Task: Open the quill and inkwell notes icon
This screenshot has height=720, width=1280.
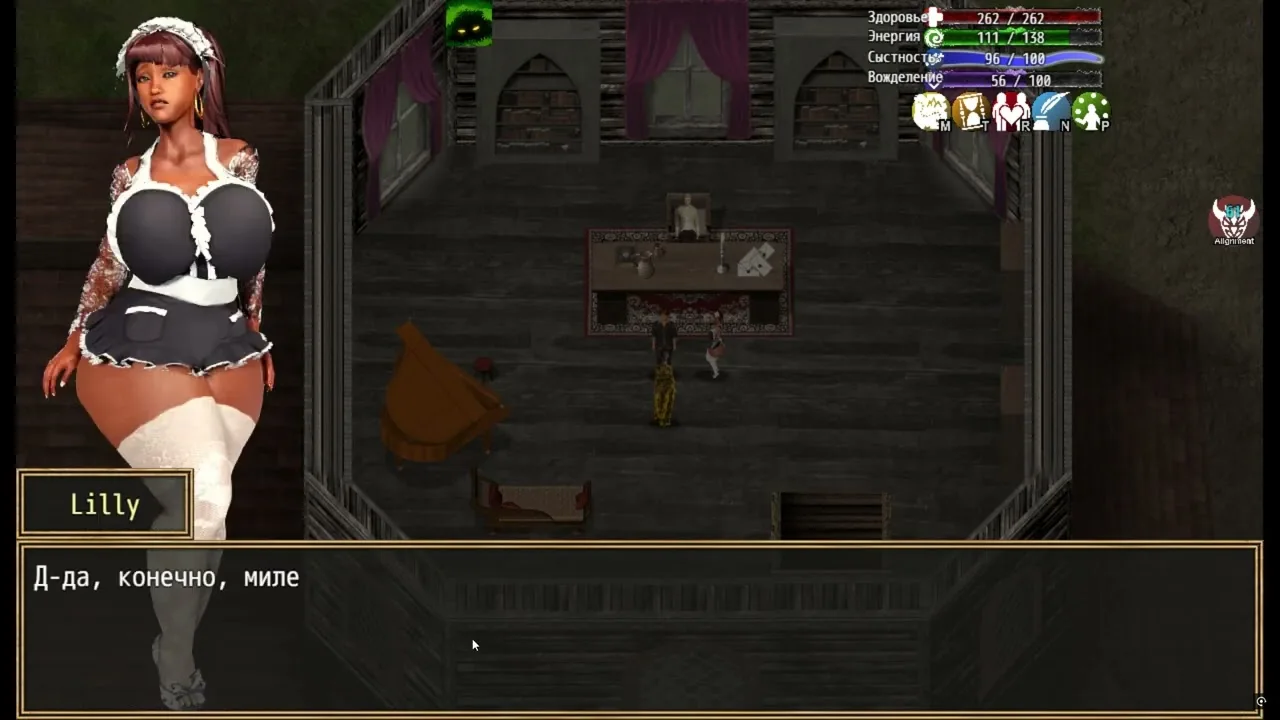Action: click(1051, 111)
